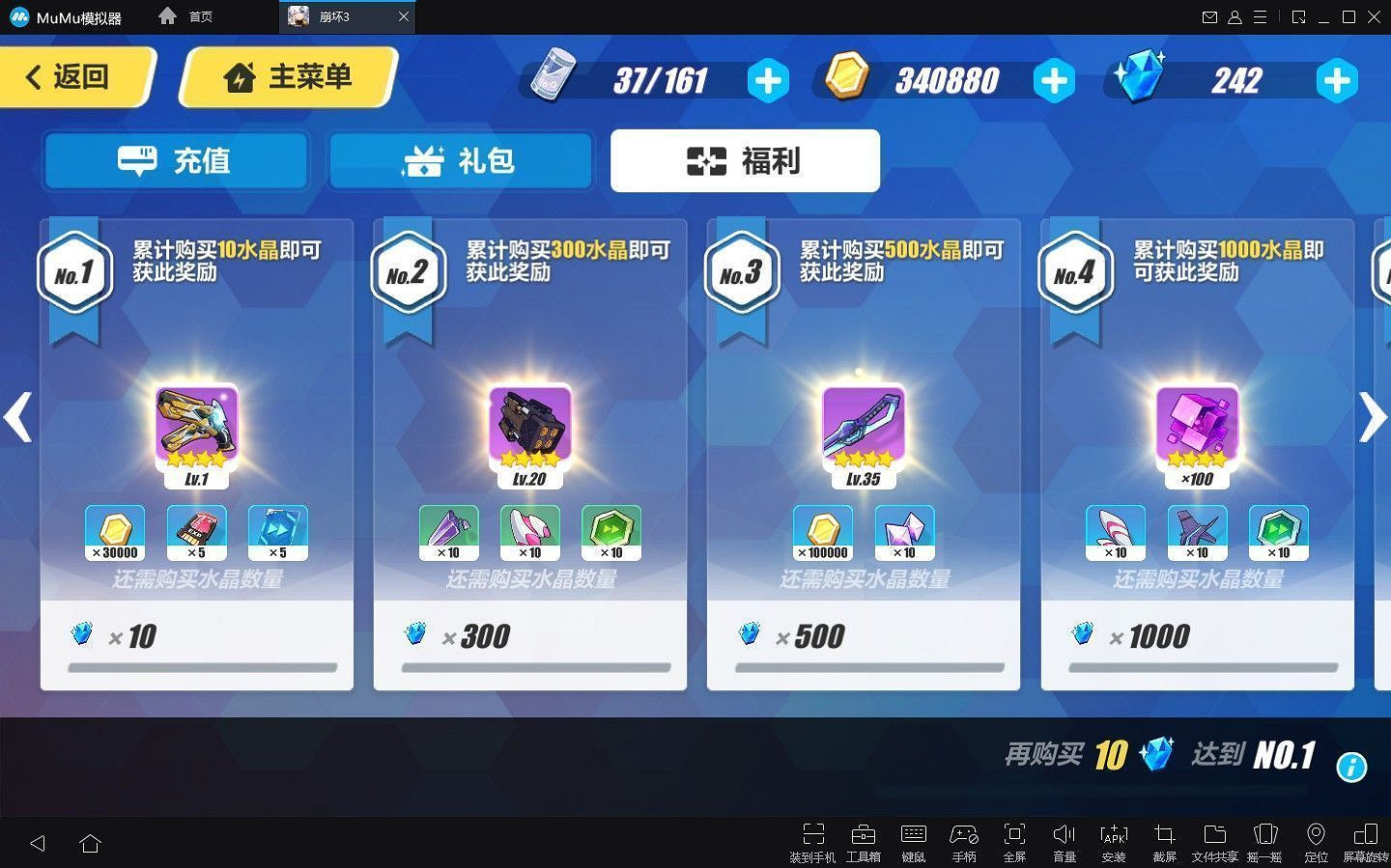The height and width of the screenshot is (868, 1391).
Task: Open the hamburger menu at top right
Action: point(1259,16)
